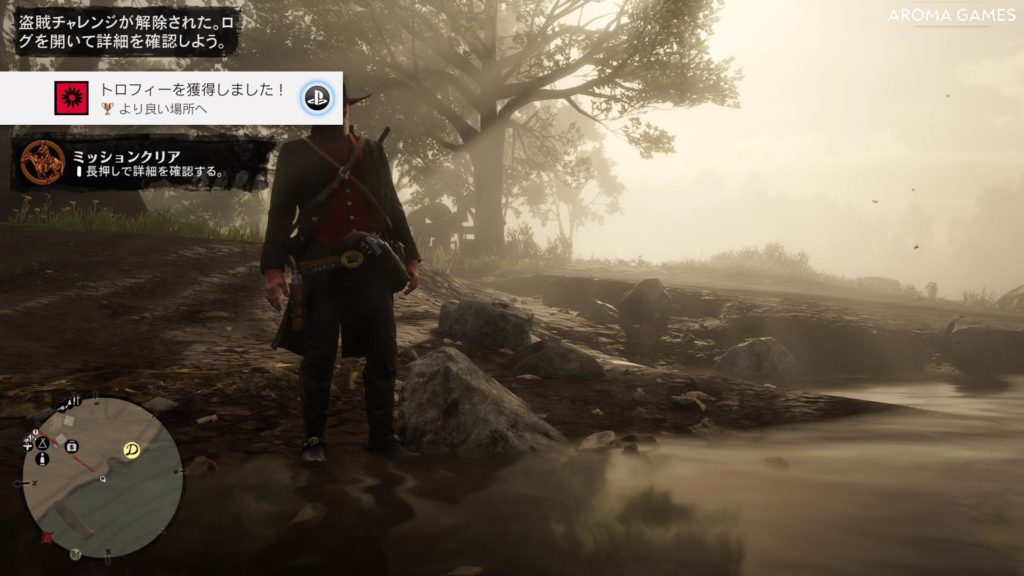The image size is (1024, 576).
Task: Click the red marker on minimap edge
Action: click(x=46, y=537)
